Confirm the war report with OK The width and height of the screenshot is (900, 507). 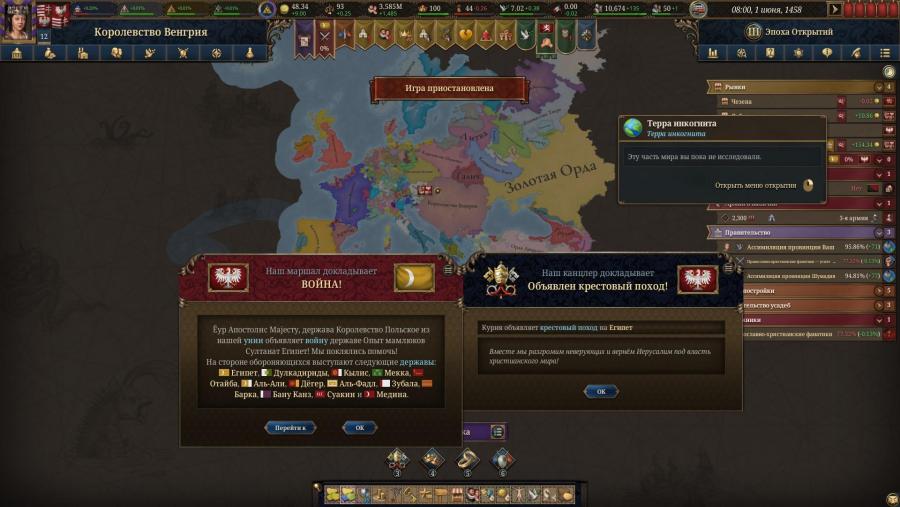[360, 427]
